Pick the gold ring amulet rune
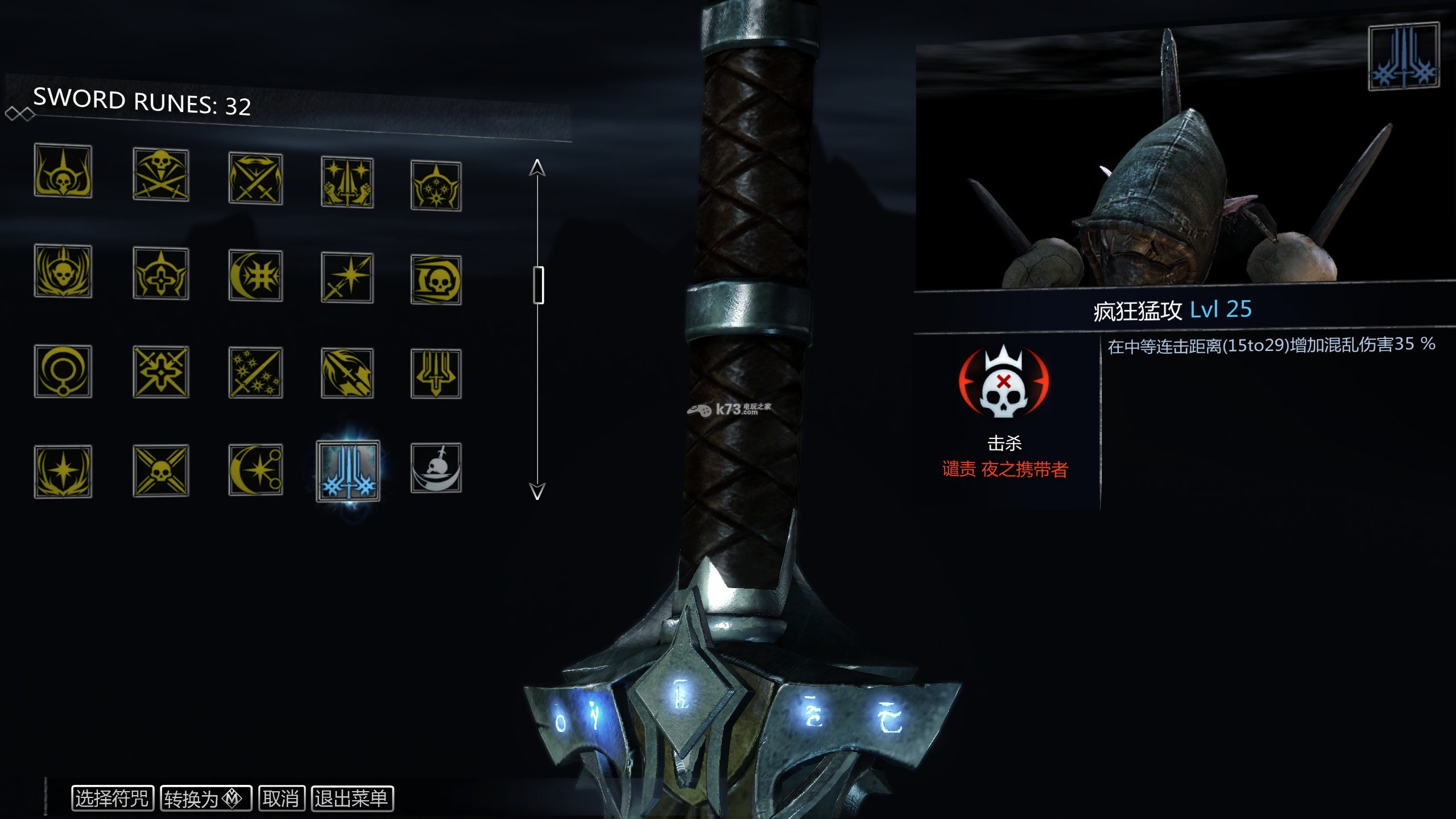Screen dimensions: 1456x819 [x=63, y=371]
